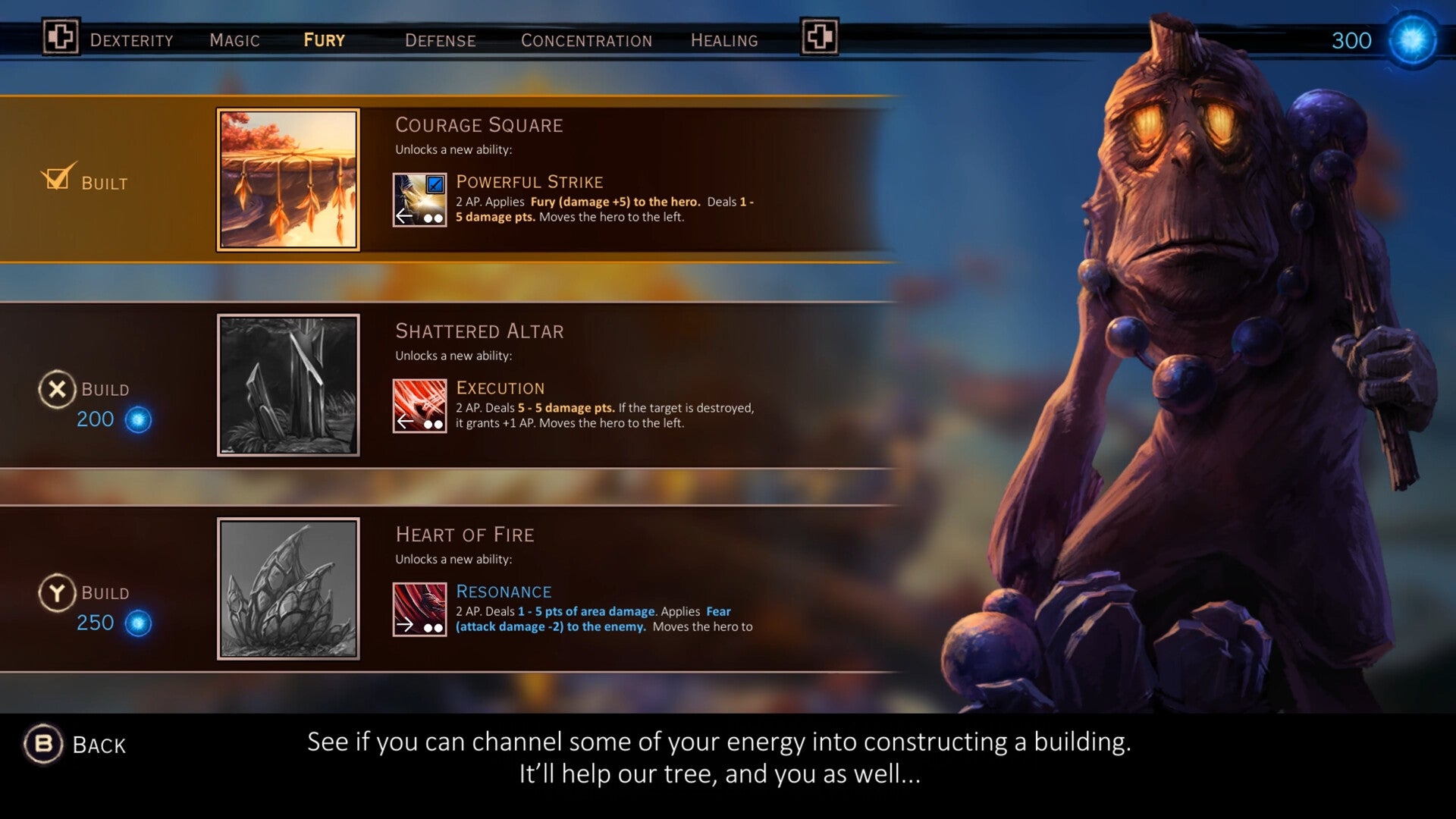Click the Execution ability icon
Viewport: 1456px width, 819px height.
click(x=419, y=406)
